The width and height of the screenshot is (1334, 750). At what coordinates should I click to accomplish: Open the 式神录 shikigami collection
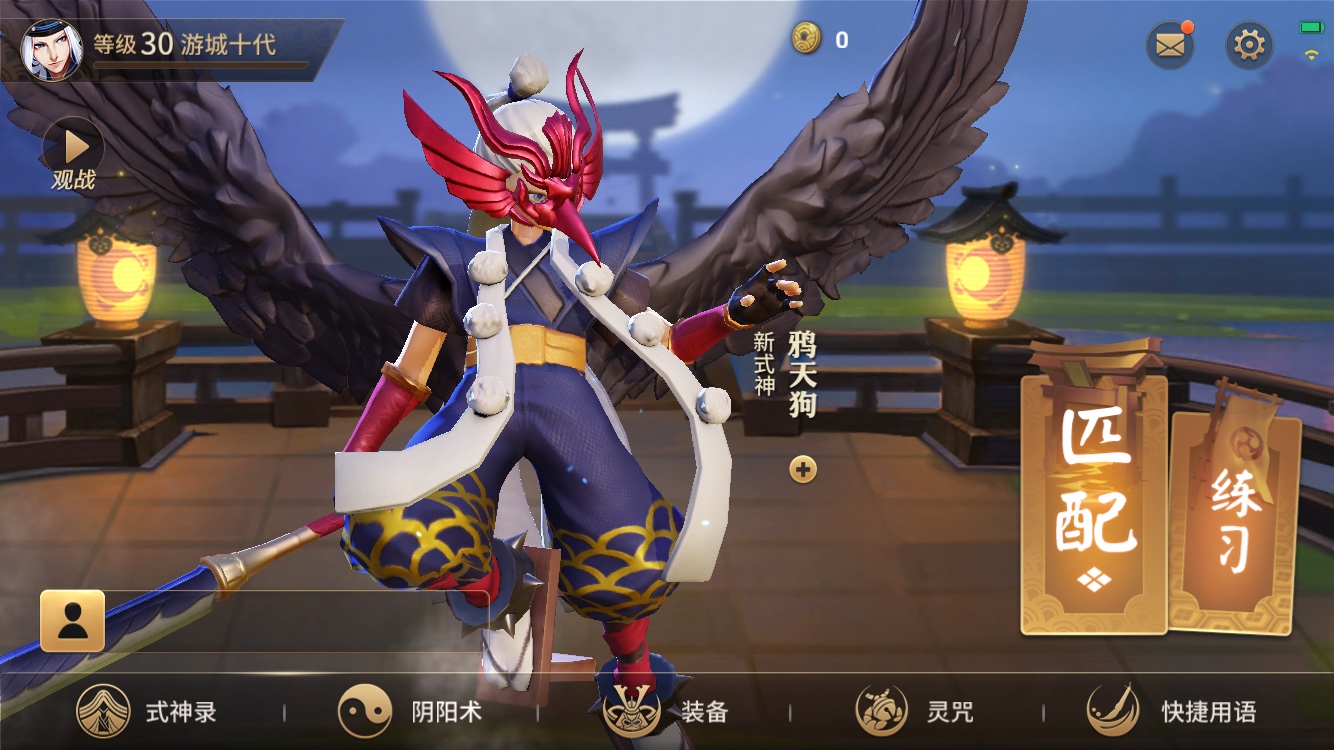pyautogui.click(x=148, y=712)
